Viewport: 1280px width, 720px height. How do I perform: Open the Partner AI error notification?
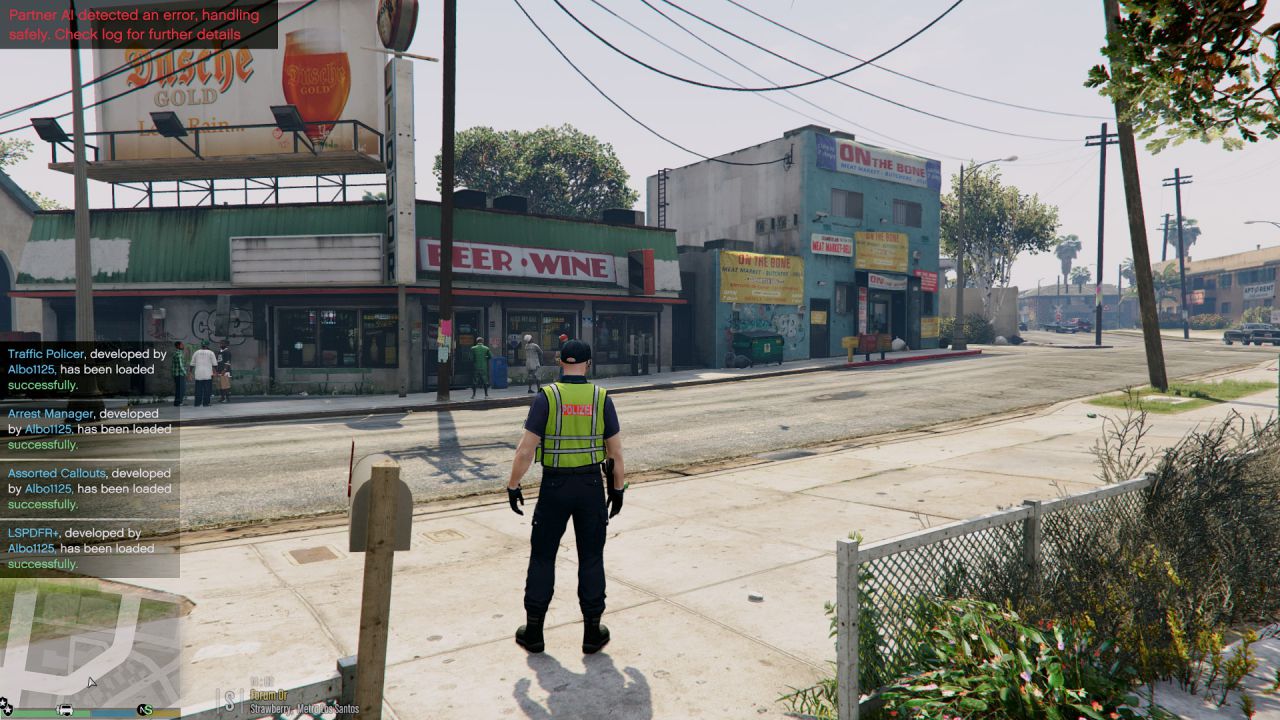[138, 25]
